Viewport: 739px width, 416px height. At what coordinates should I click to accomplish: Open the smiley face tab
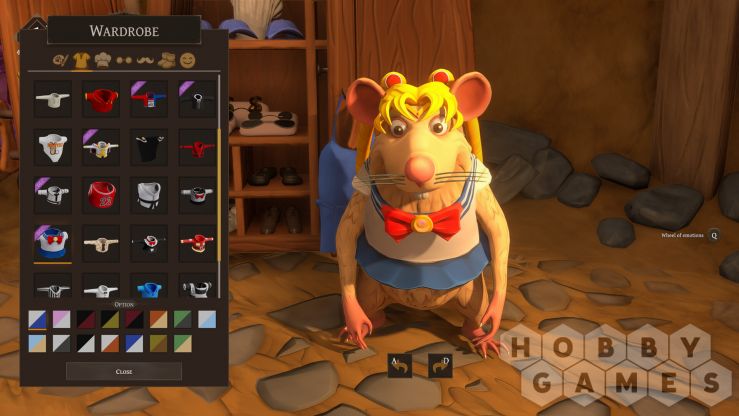pos(187,61)
